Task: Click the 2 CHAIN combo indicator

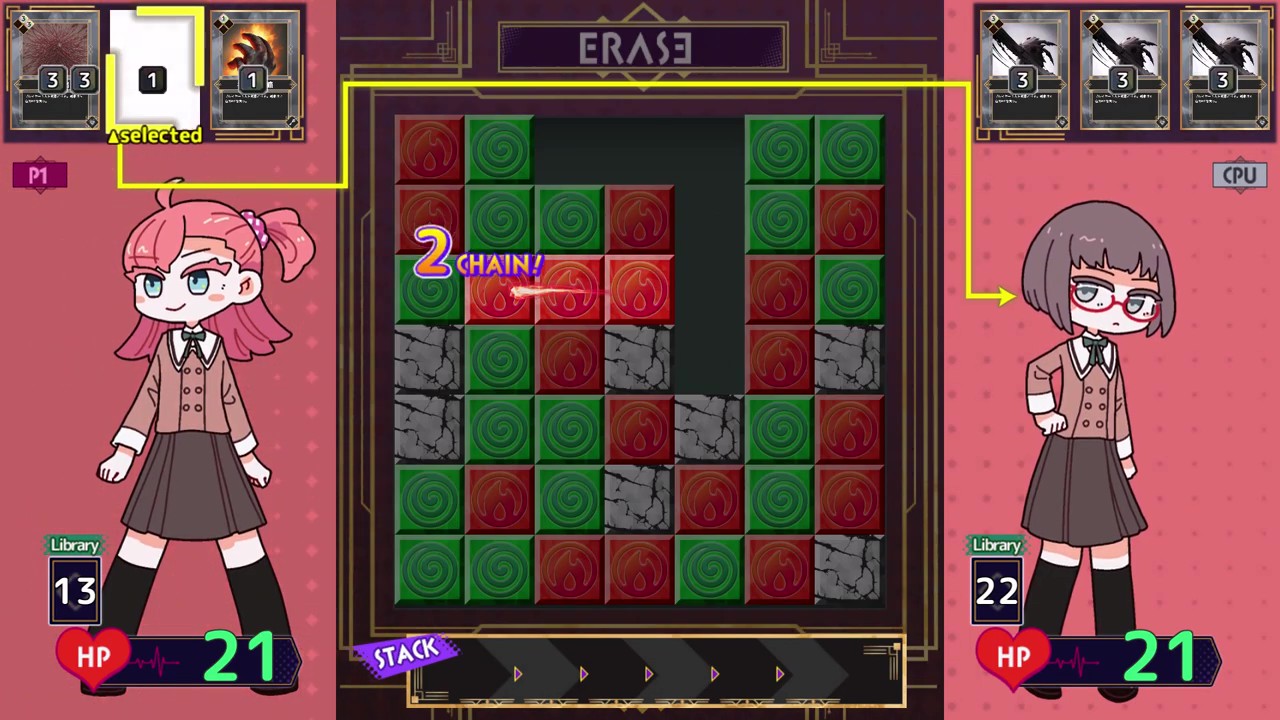Action: click(478, 258)
